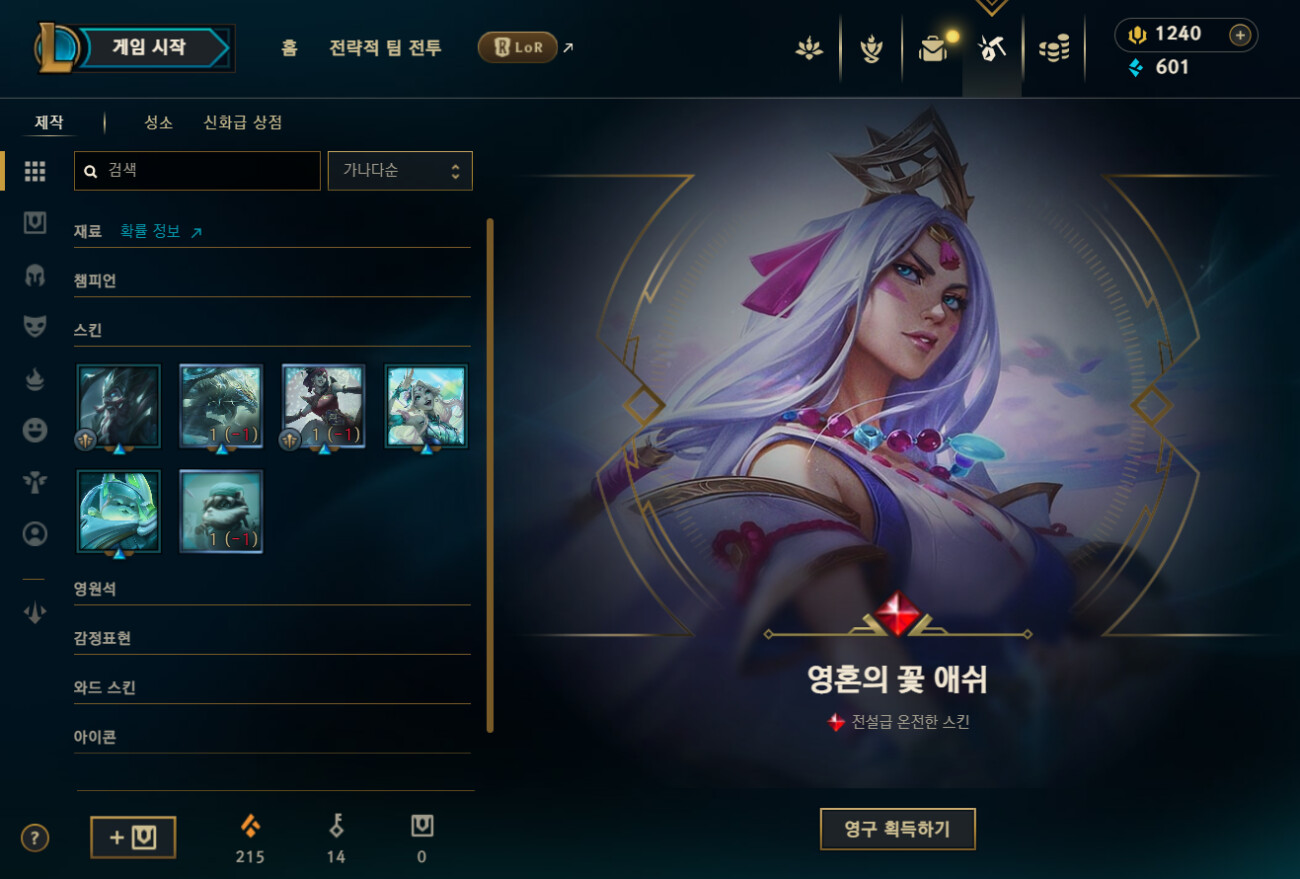Switch to the 신화급 상점 tab
This screenshot has width=1300, height=879.
[243, 122]
